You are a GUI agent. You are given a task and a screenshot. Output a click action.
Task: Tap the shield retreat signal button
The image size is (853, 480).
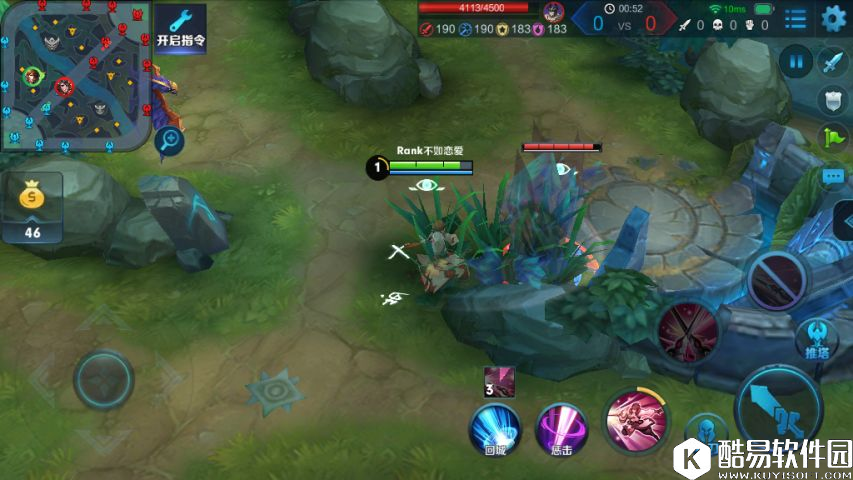click(x=833, y=99)
